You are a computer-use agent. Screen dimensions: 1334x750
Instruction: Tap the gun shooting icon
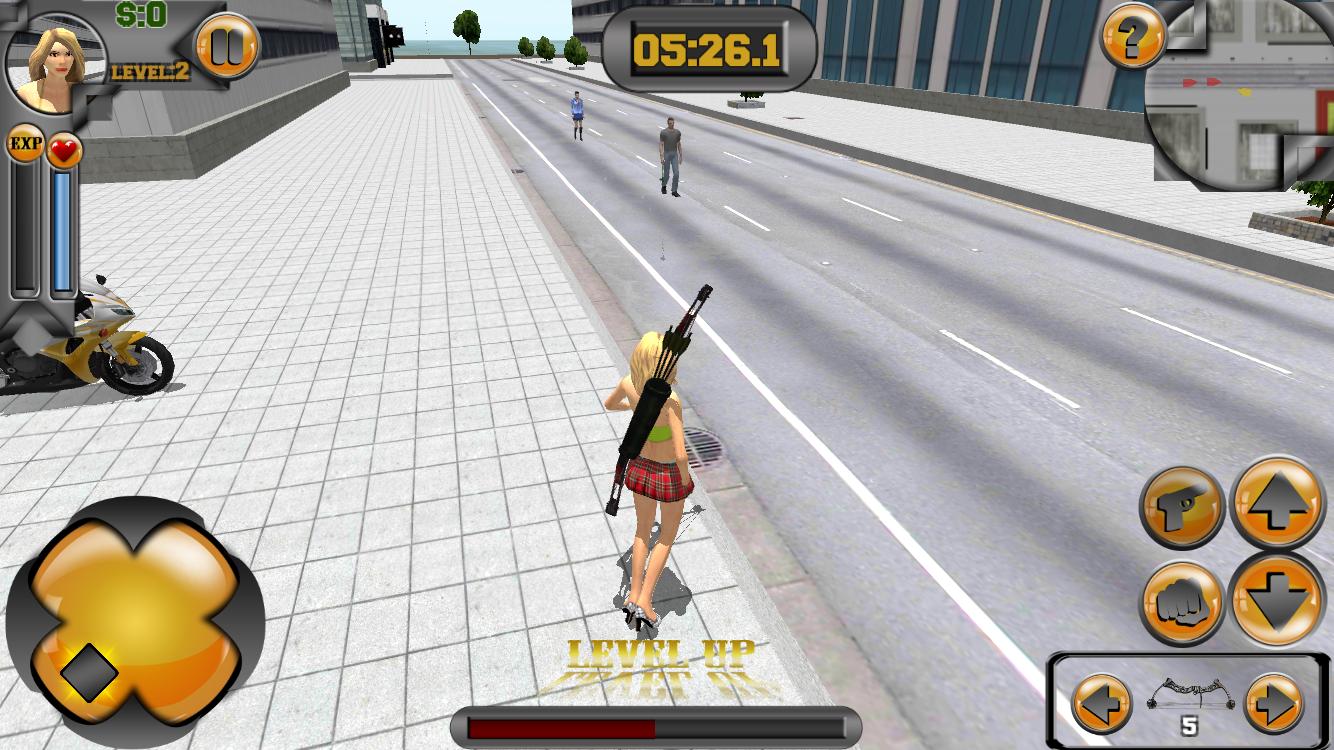click(1181, 508)
